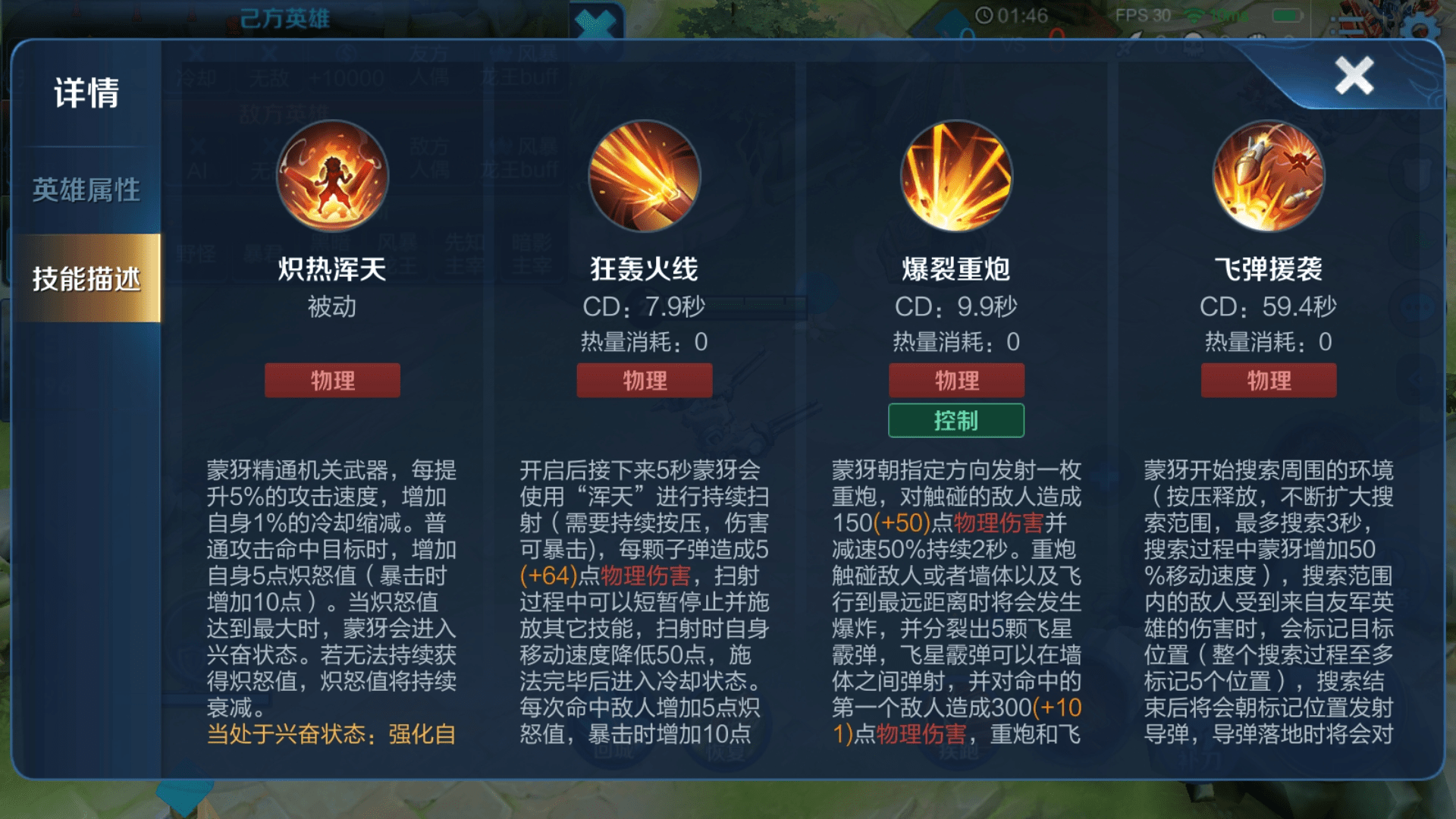Click the green 控制 tag under 爆裂重炮
The width and height of the screenshot is (1456, 819).
tap(955, 419)
